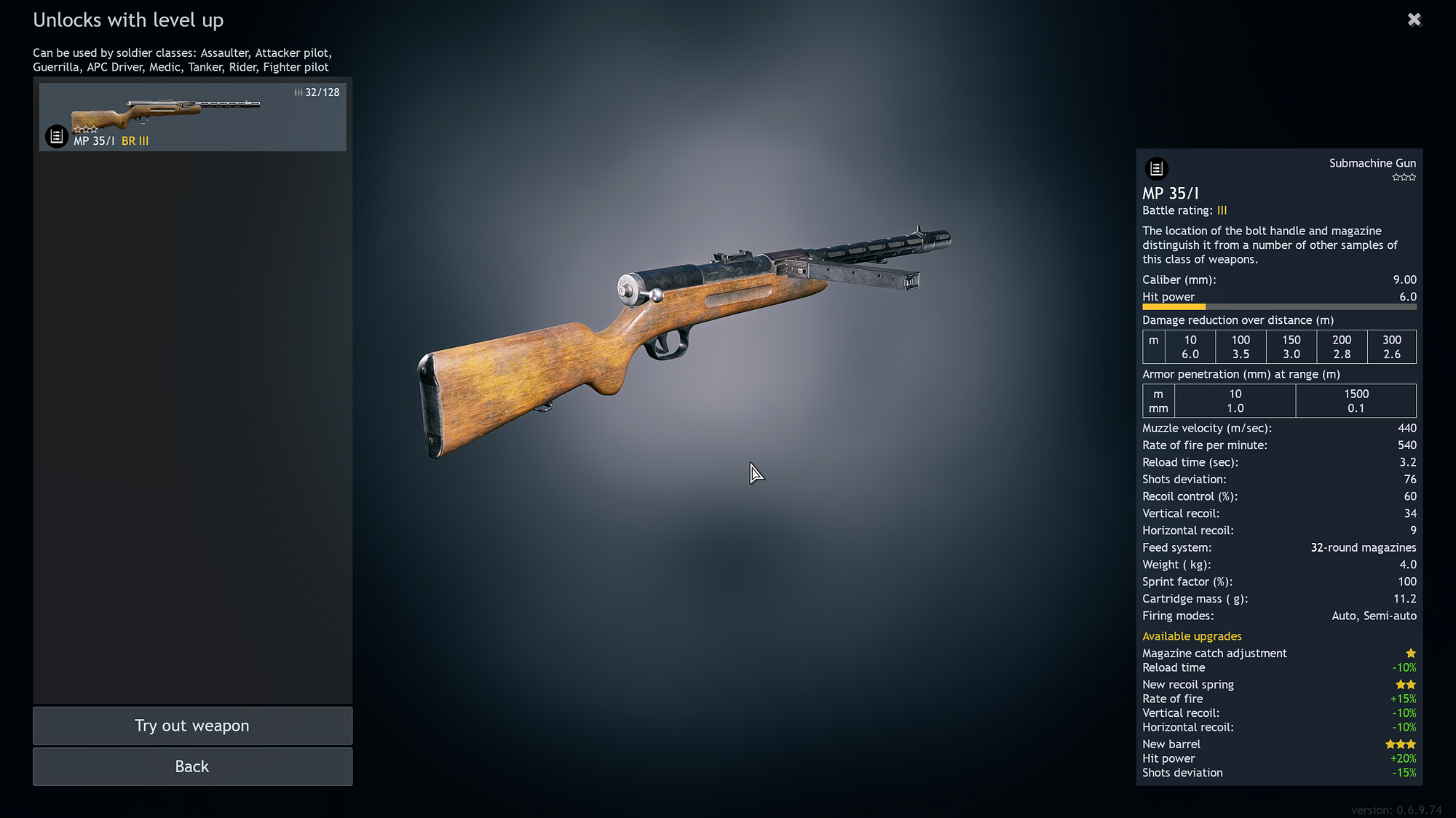
Task: Click the Magazine catch adjustment upgrade star
Action: pyautogui.click(x=1411, y=653)
